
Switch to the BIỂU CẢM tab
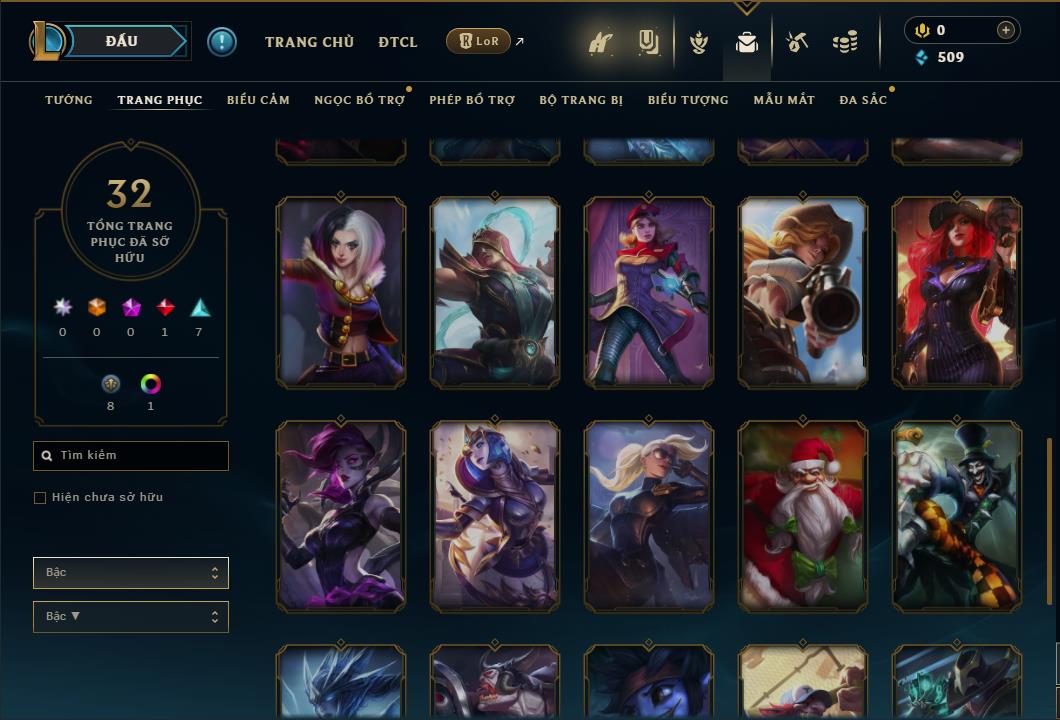pos(258,100)
